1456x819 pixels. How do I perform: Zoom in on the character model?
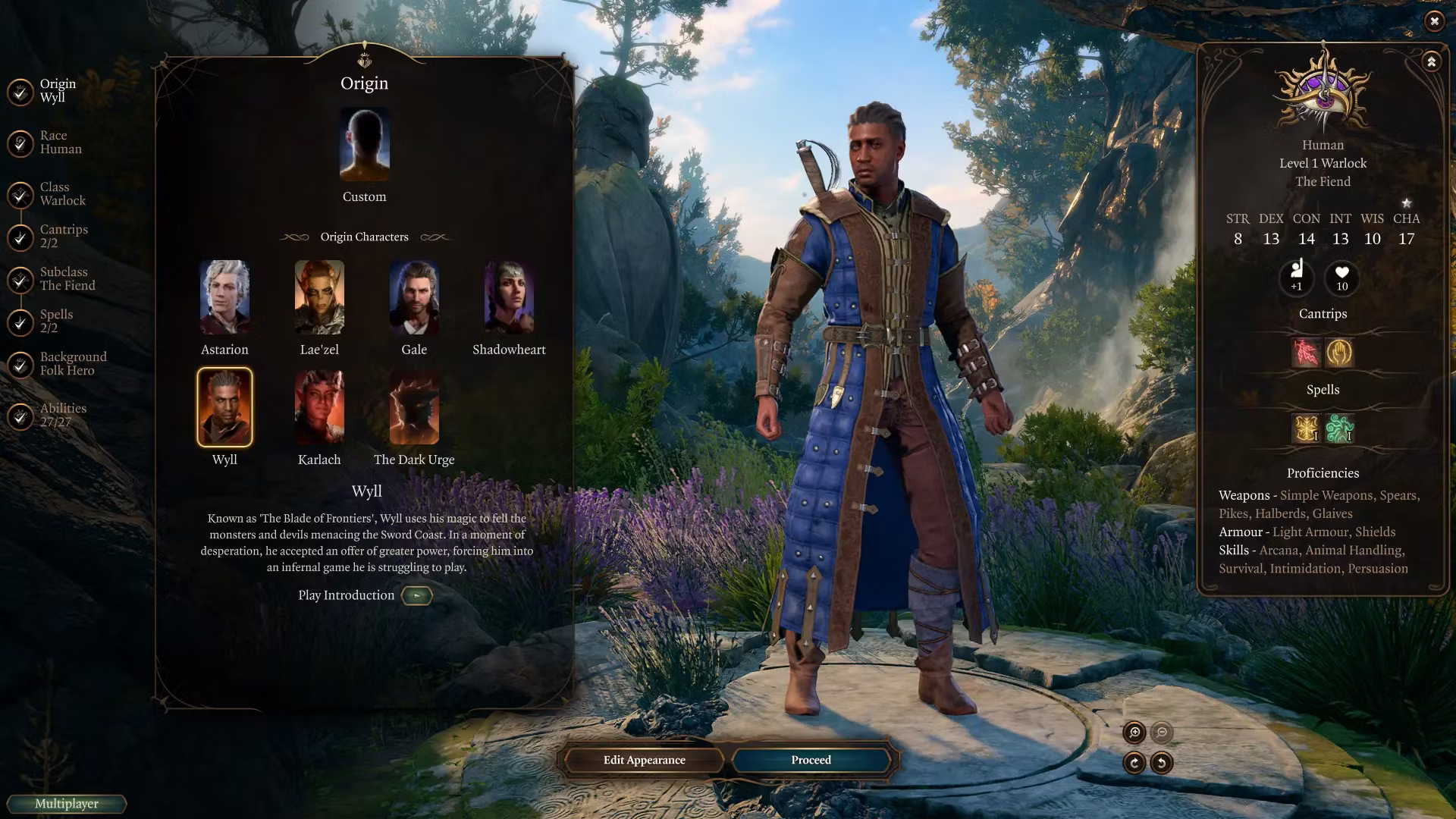[1134, 733]
